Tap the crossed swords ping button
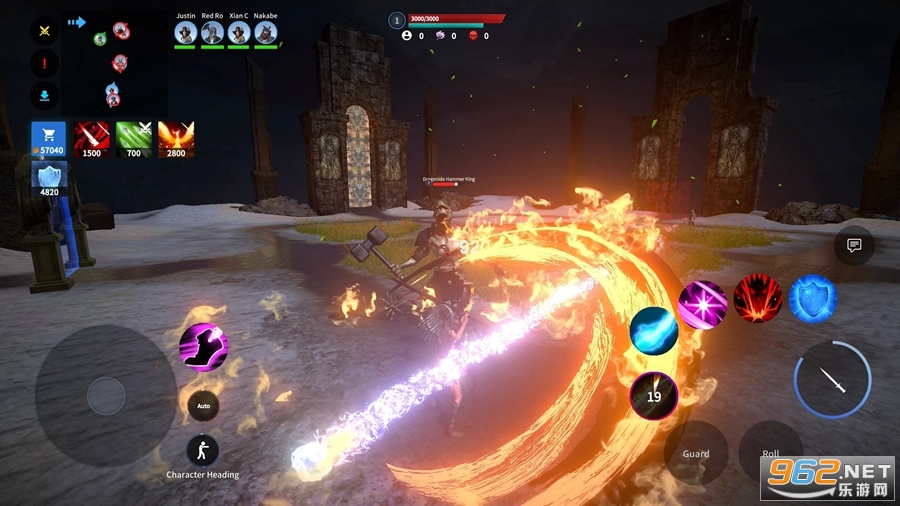Viewport: 900px width, 506px height. point(44,30)
